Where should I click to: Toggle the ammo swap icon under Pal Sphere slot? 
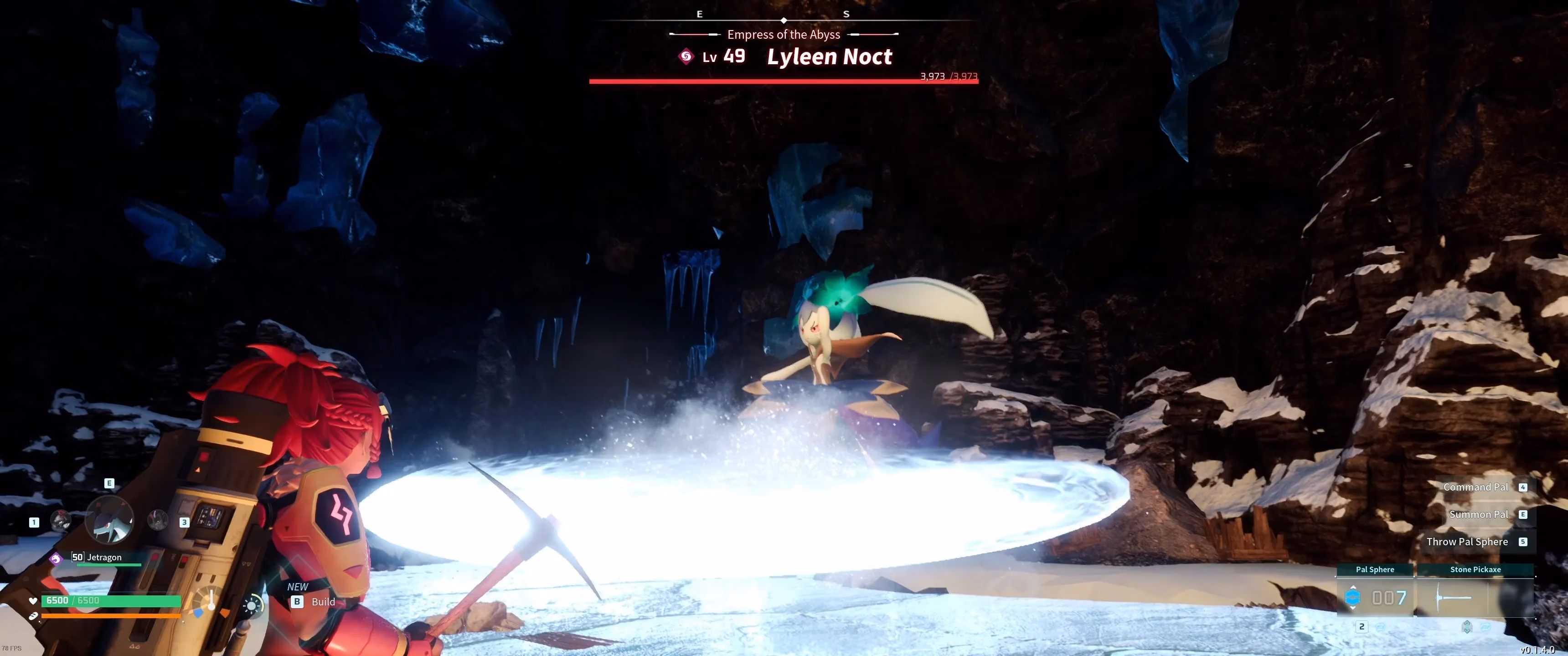[x=1381, y=627]
